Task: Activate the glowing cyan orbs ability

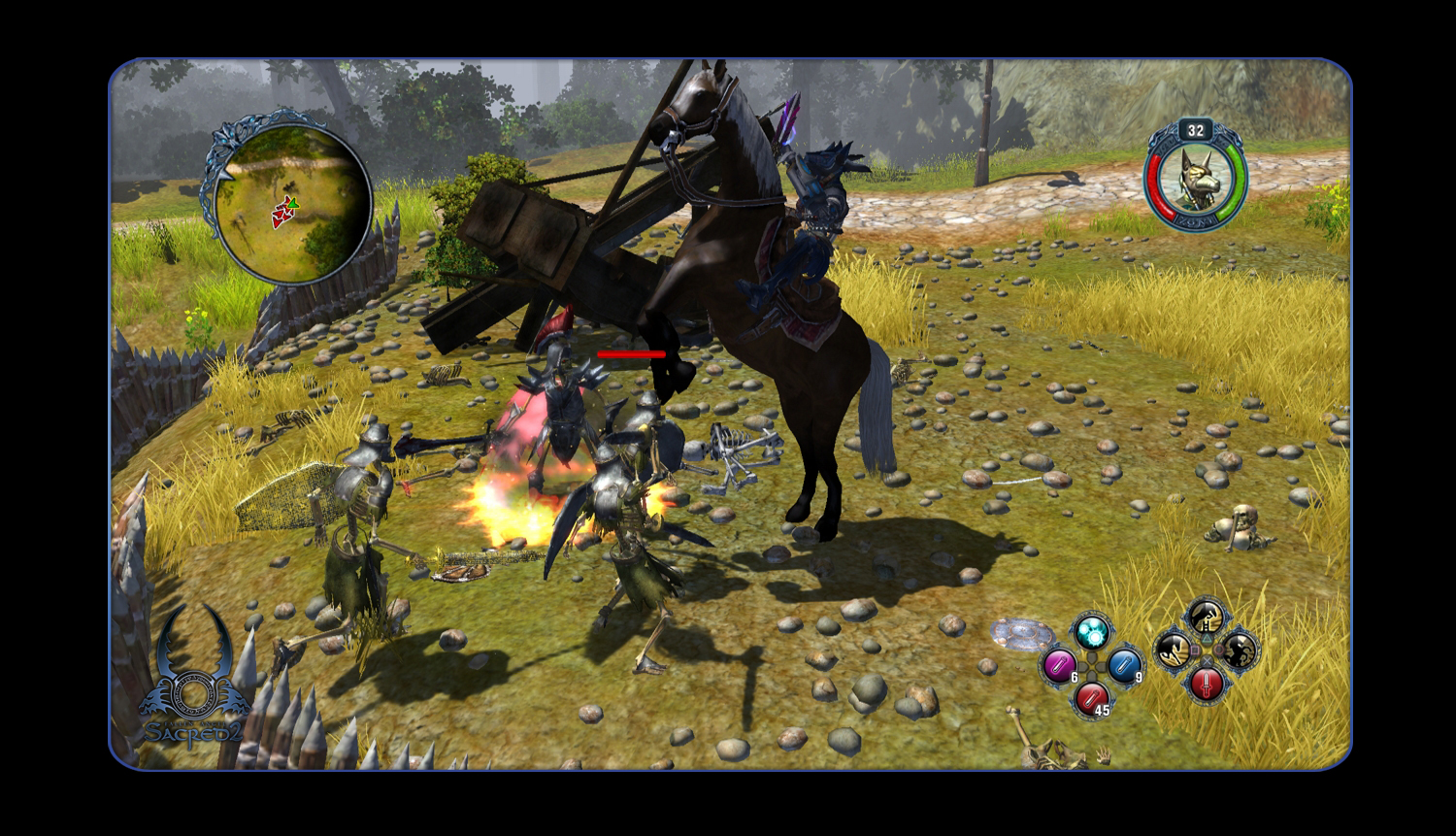Action: coord(1092,632)
